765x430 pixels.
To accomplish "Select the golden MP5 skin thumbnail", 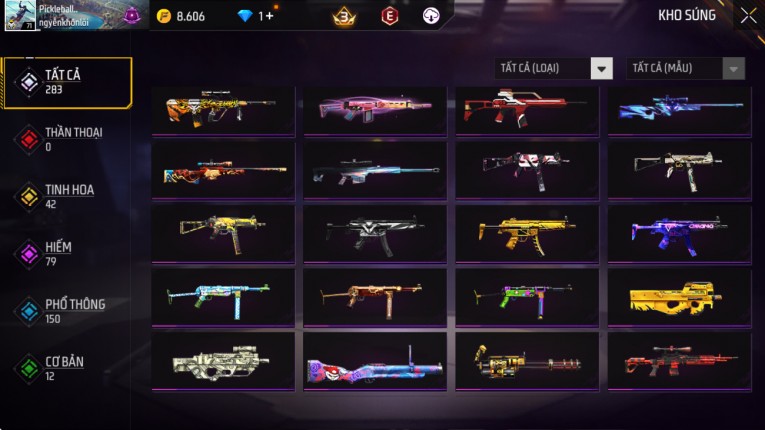I will point(526,232).
